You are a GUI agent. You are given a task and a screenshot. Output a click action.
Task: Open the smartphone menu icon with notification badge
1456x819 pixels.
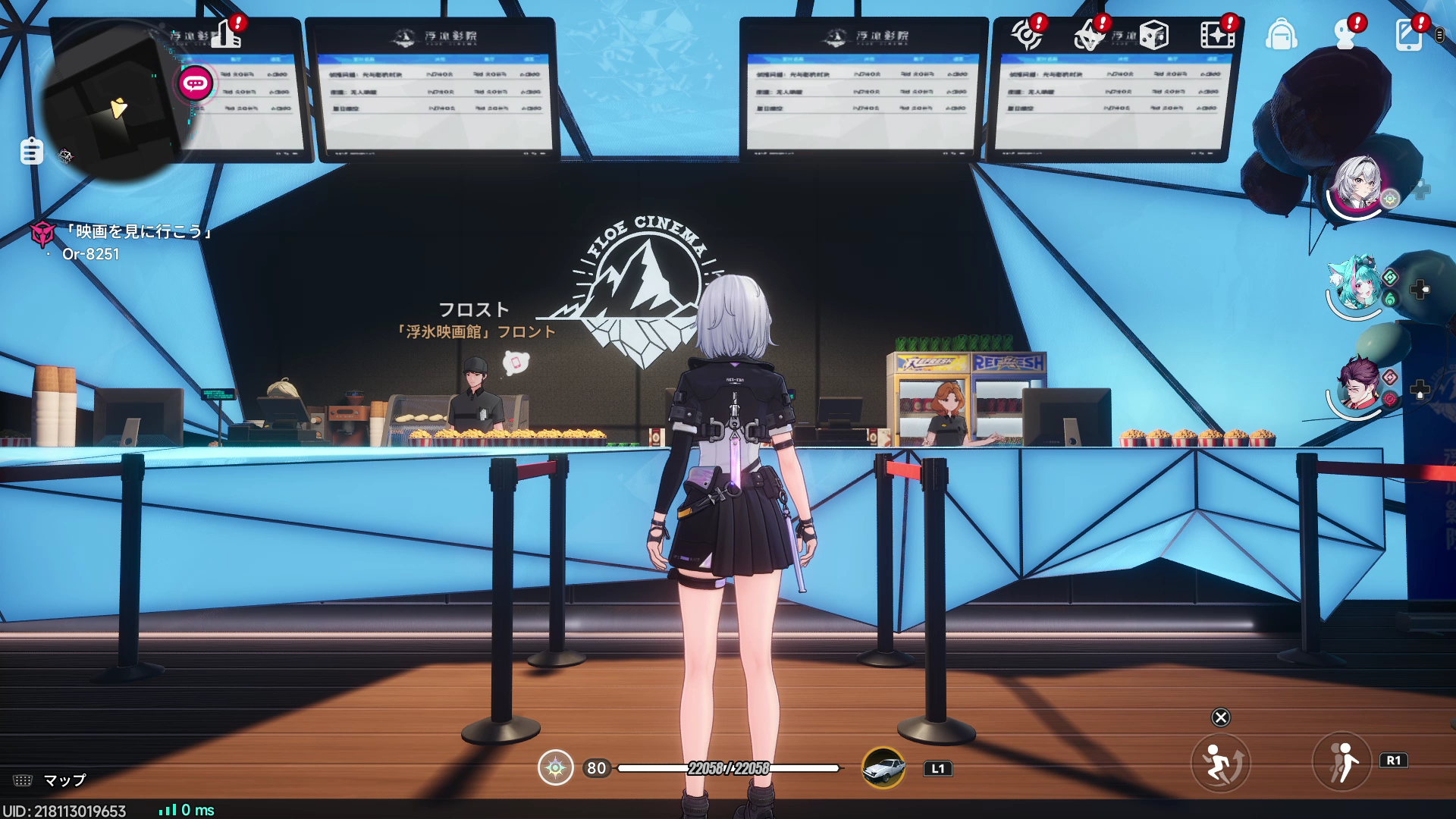click(1409, 34)
